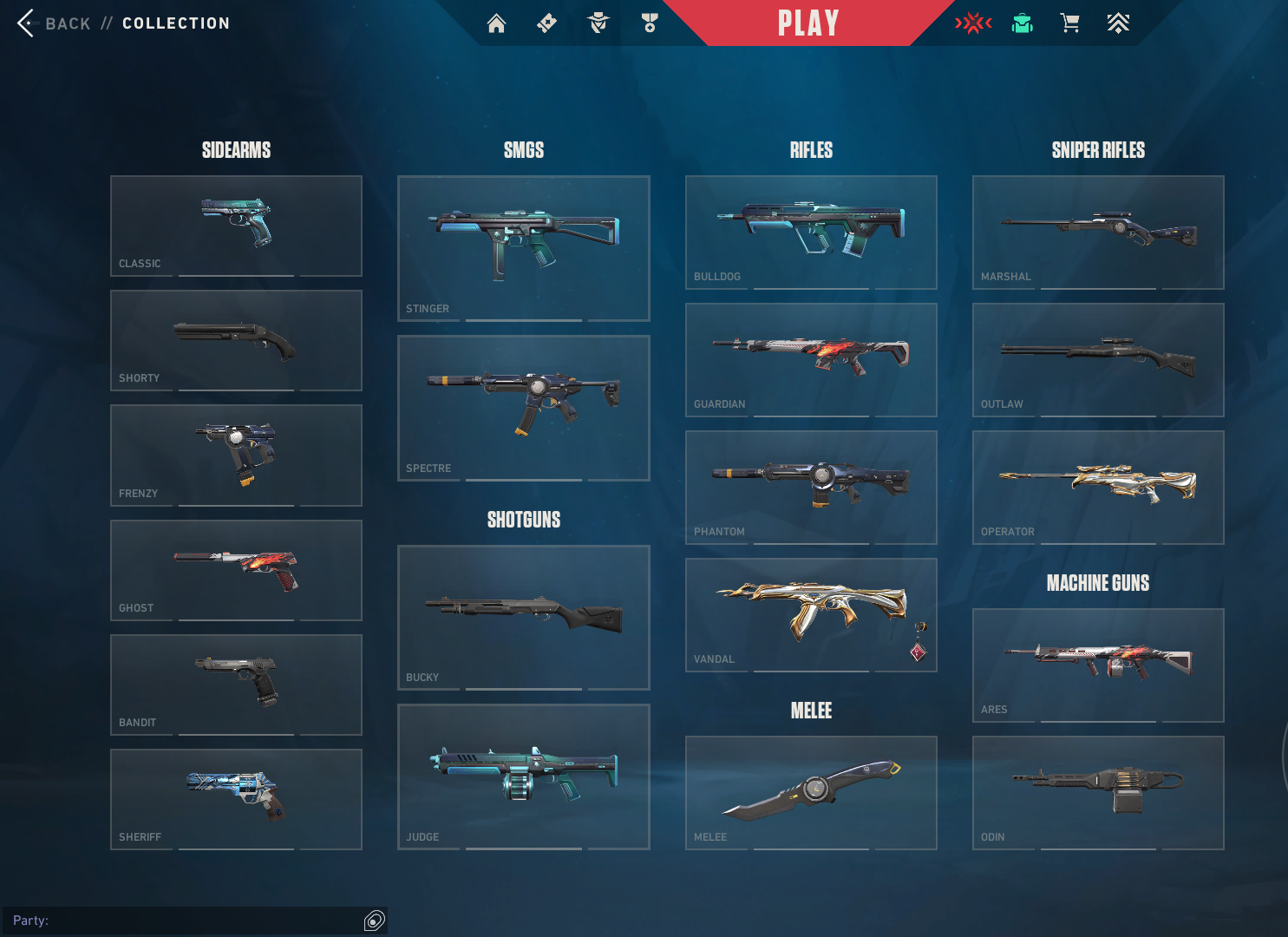1288x937 pixels.
Task: Choose the Operator sniper rifle tile
Action: click(x=1098, y=487)
